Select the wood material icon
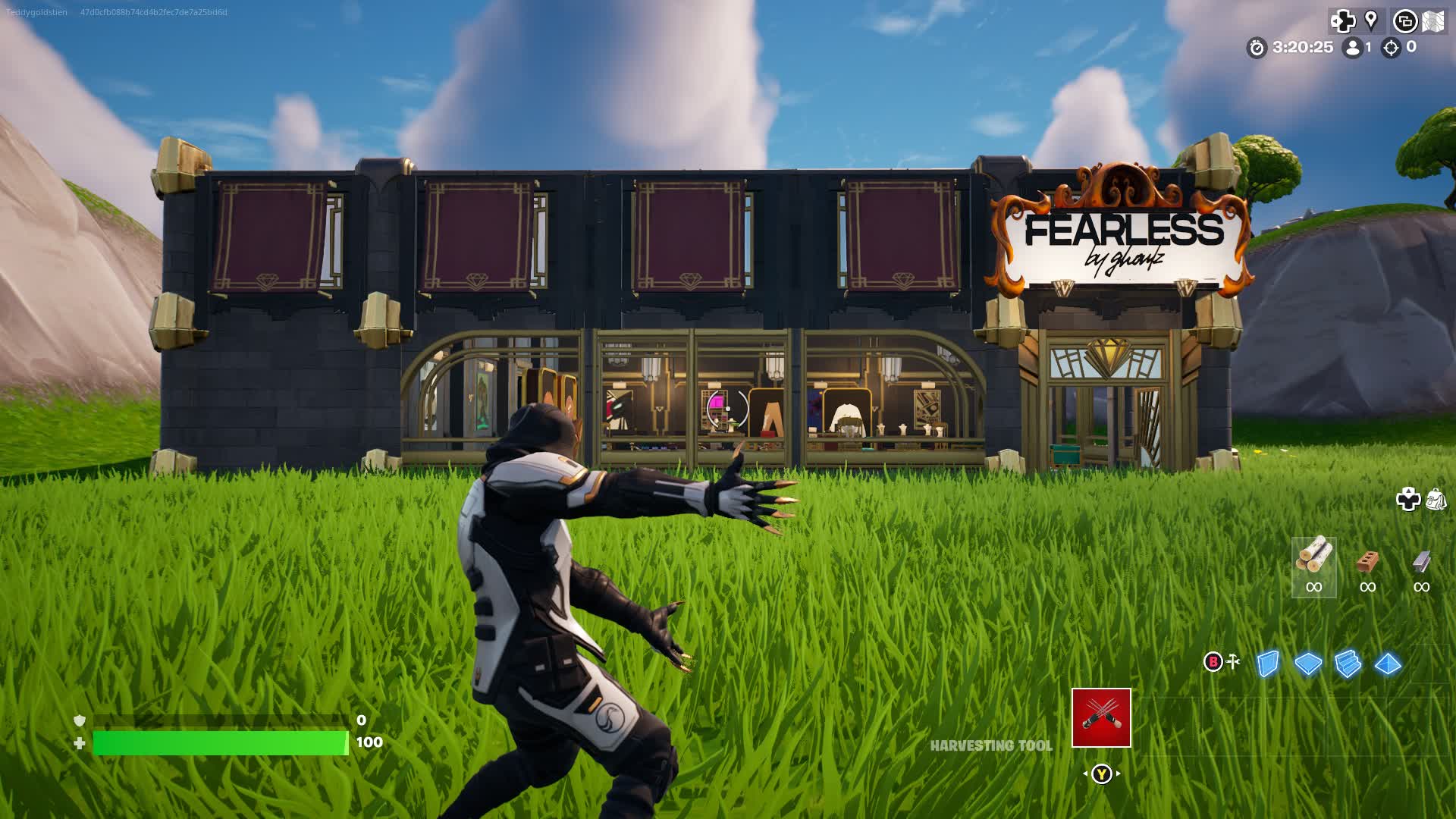Image resolution: width=1456 pixels, height=819 pixels. point(1314,559)
